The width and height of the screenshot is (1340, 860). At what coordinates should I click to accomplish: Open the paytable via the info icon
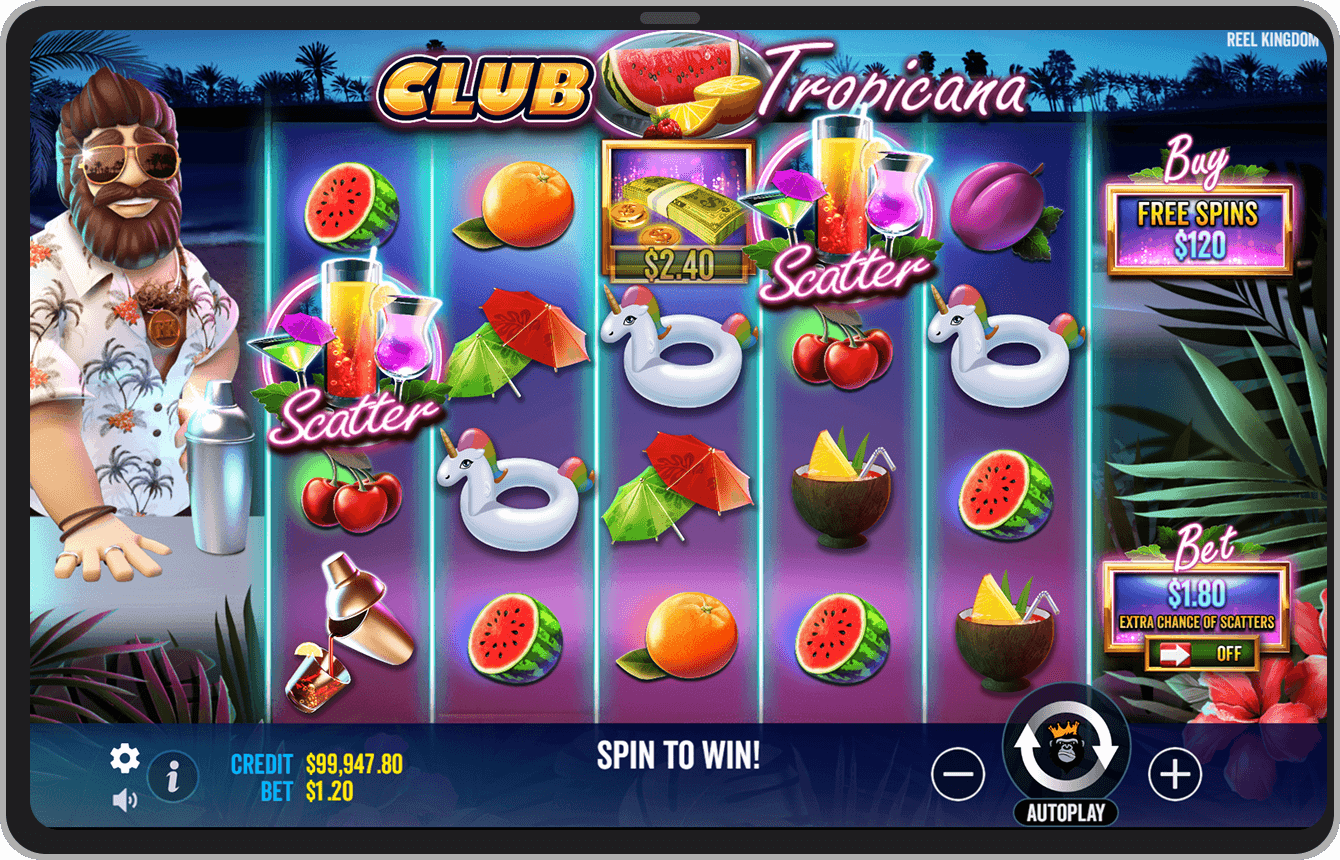pos(171,775)
